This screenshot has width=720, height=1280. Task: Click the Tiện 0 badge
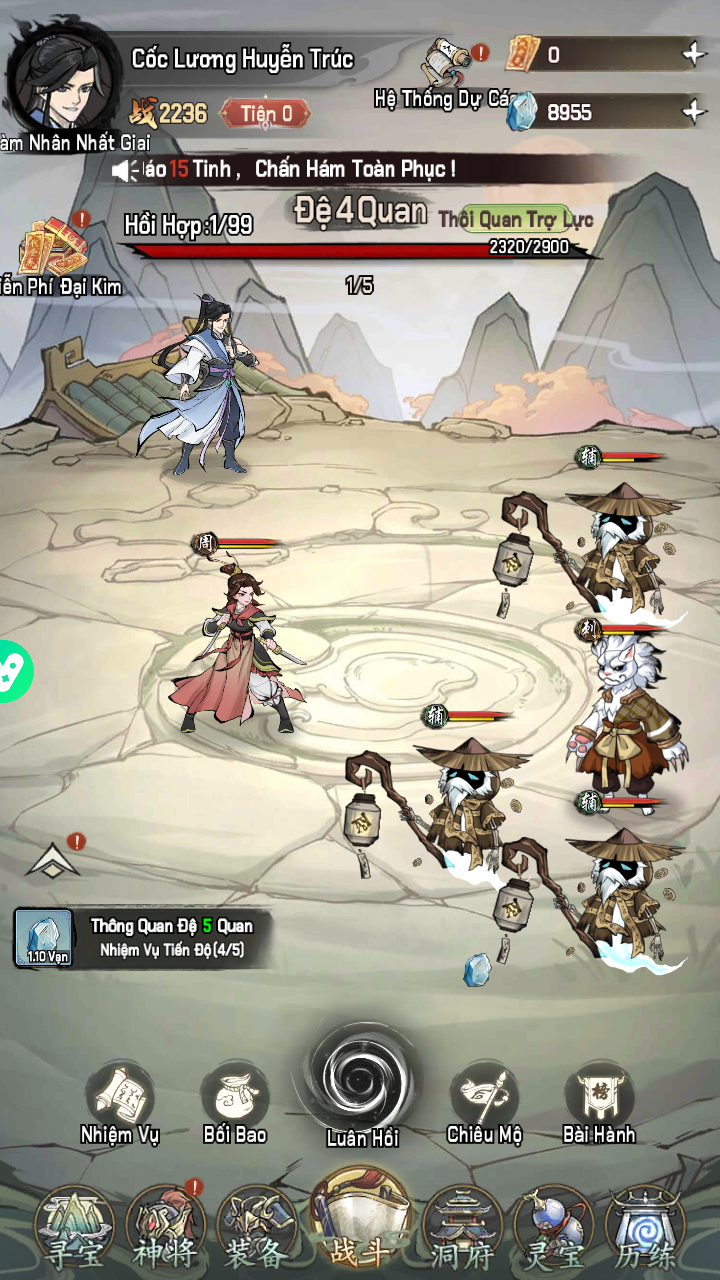tap(265, 113)
